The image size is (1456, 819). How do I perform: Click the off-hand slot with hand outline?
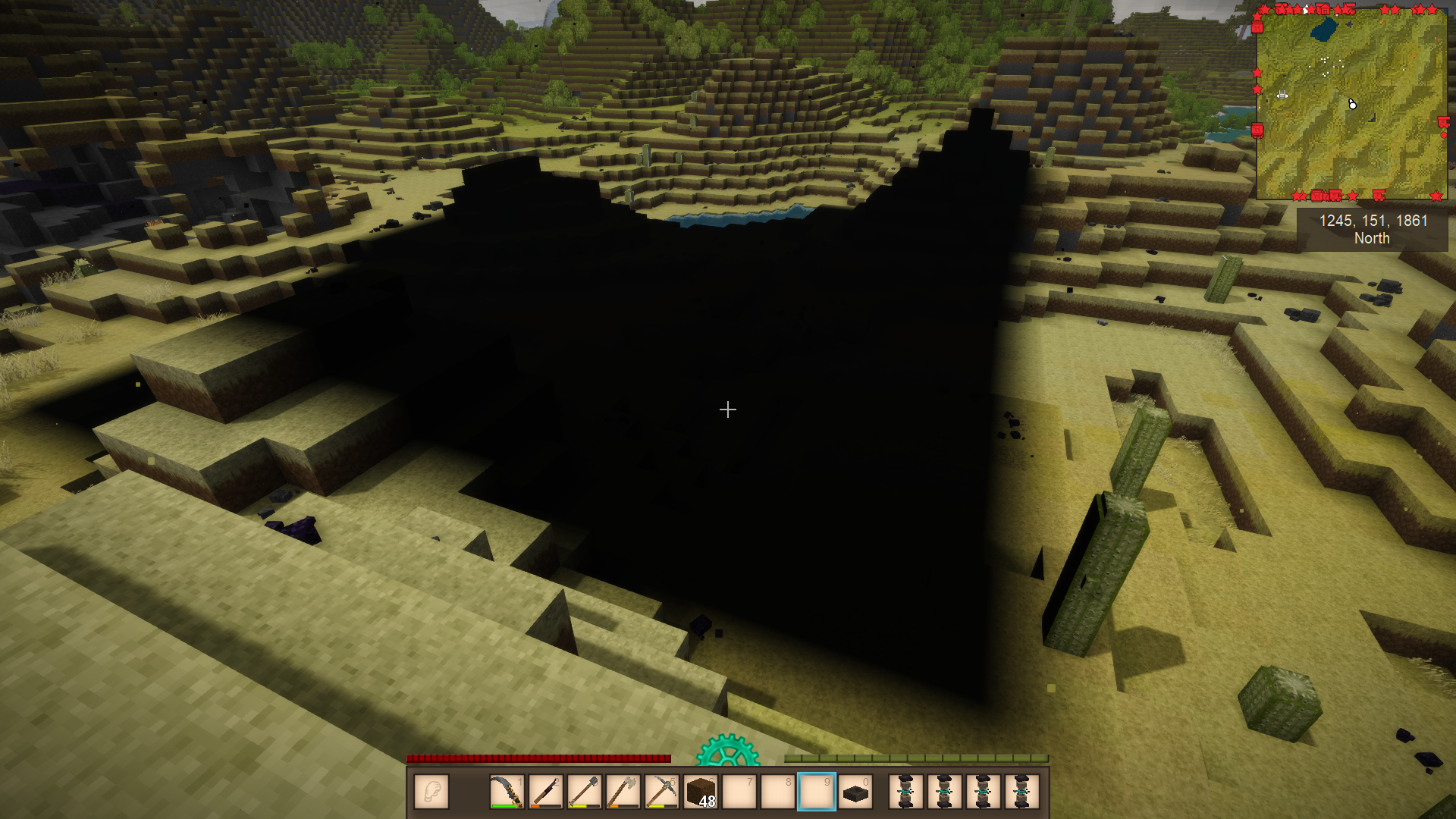click(431, 792)
